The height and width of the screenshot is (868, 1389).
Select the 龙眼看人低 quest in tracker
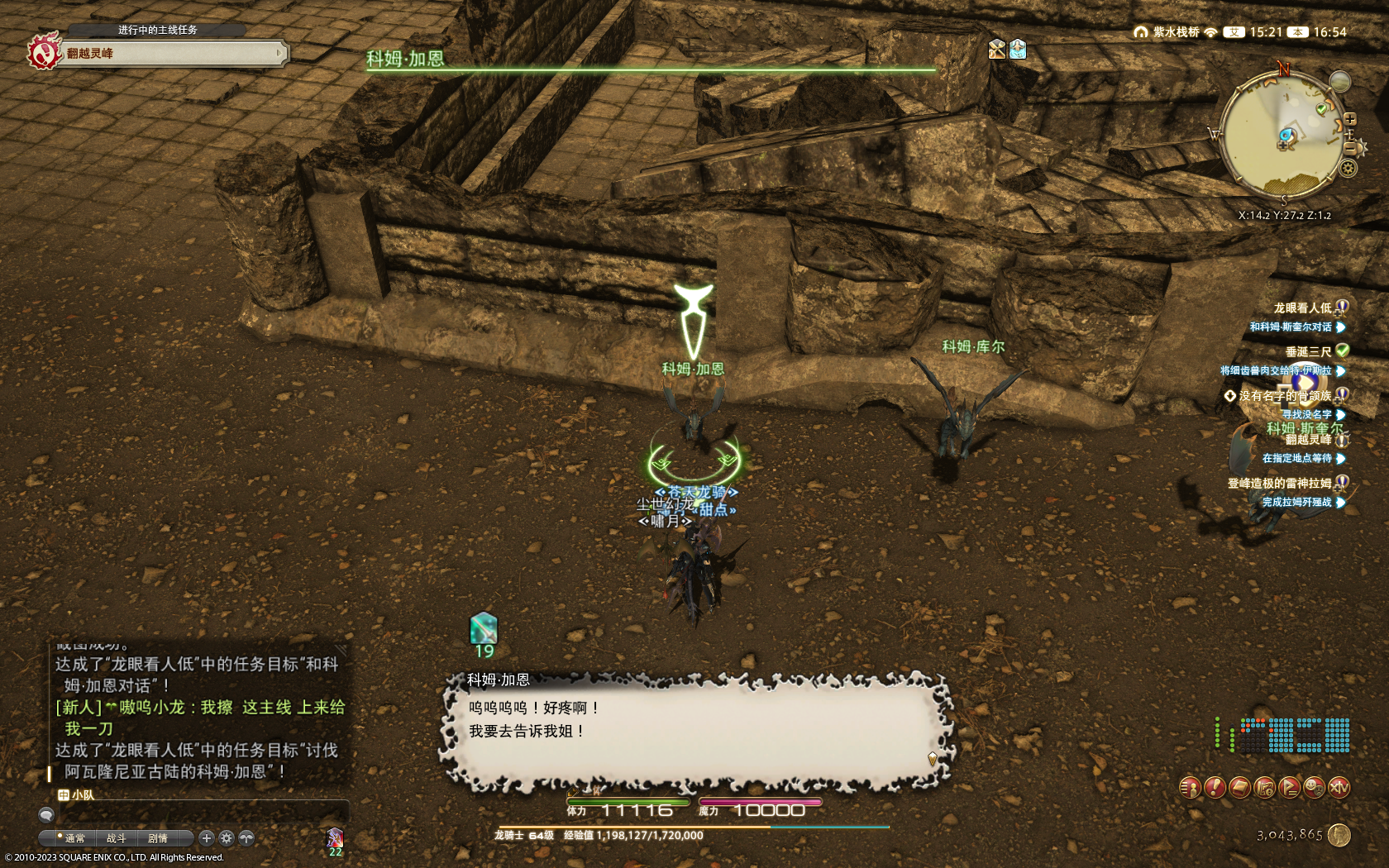(x=1301, y=308)
